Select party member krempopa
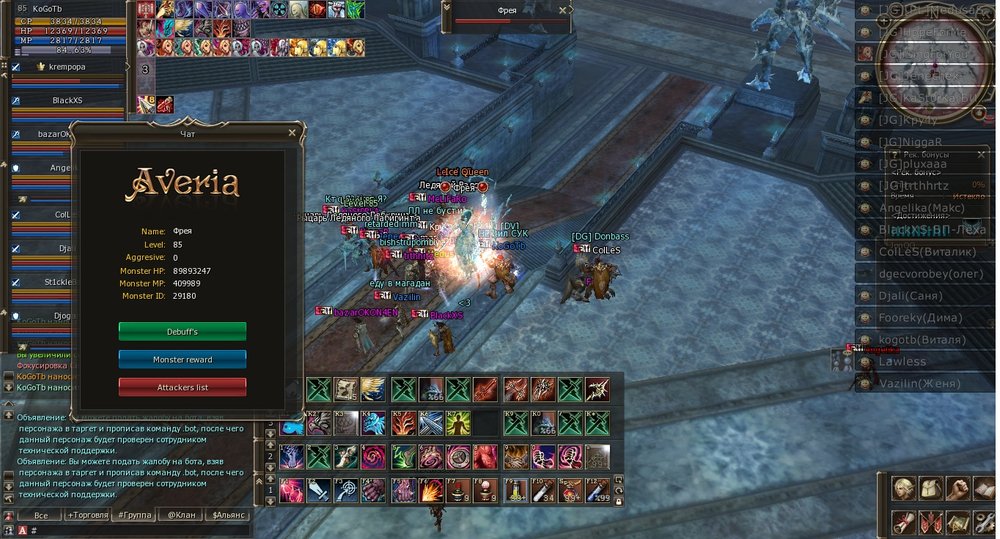The height and width of the screenshot is (539, 1000). click(x=68, y=67)
